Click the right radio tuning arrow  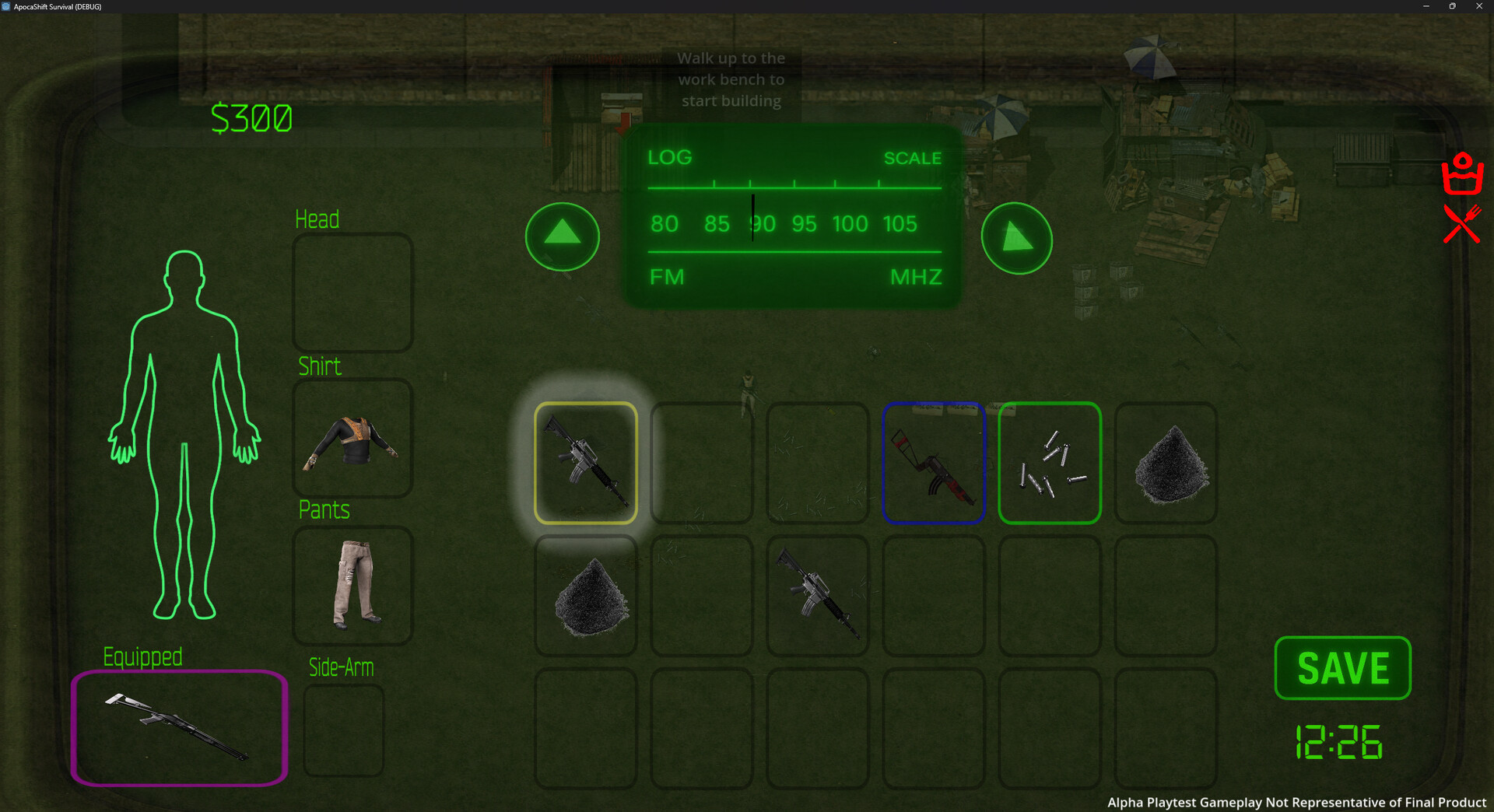[x=1017, y=240]
